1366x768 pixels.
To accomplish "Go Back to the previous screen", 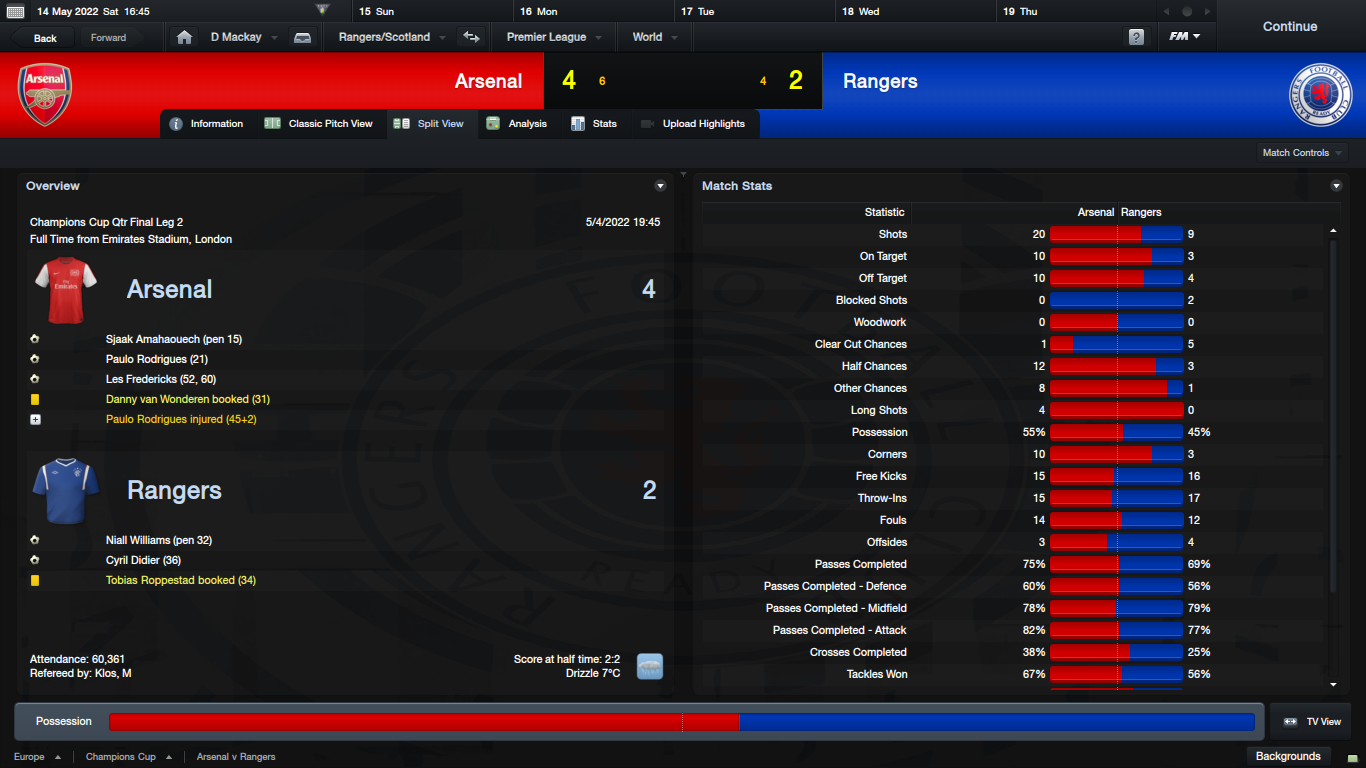I will tap(45, 38).
